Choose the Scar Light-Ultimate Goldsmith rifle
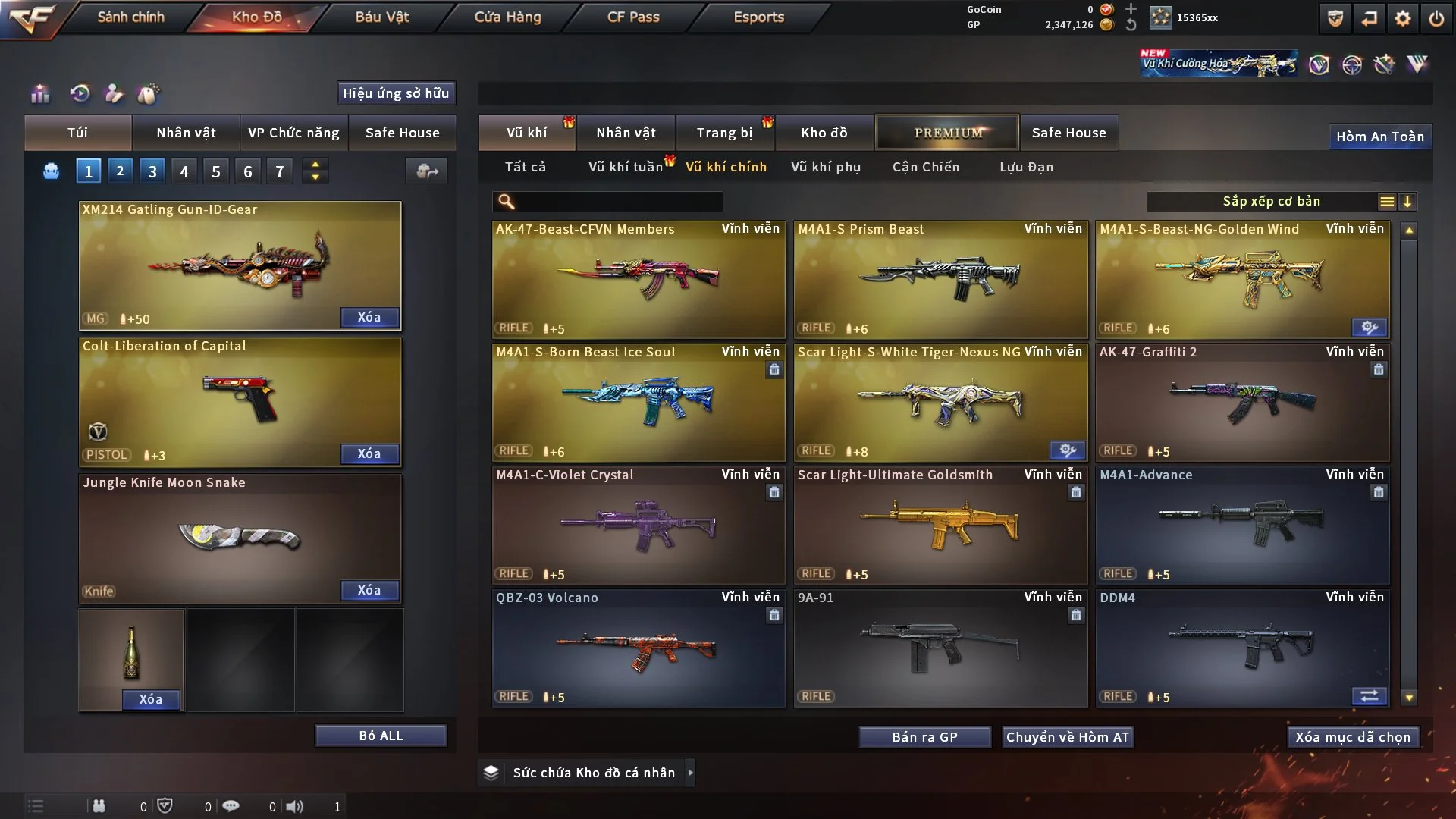 point(940,525)
